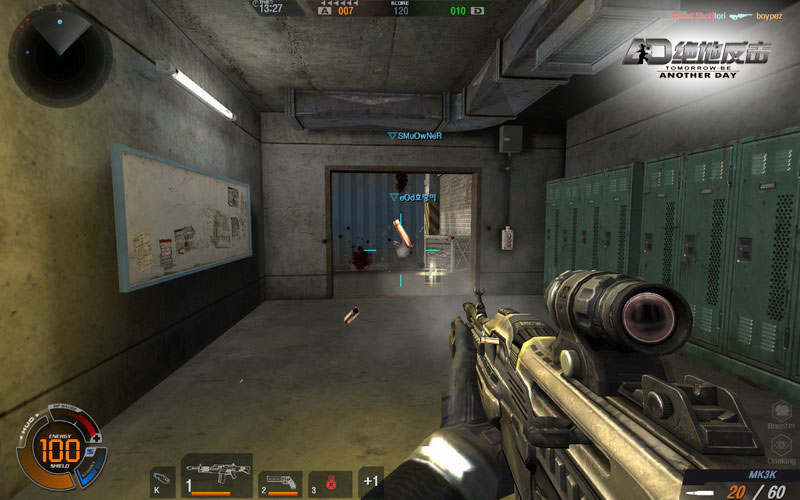Activate the Booster ability icon

tap(782, 410)
